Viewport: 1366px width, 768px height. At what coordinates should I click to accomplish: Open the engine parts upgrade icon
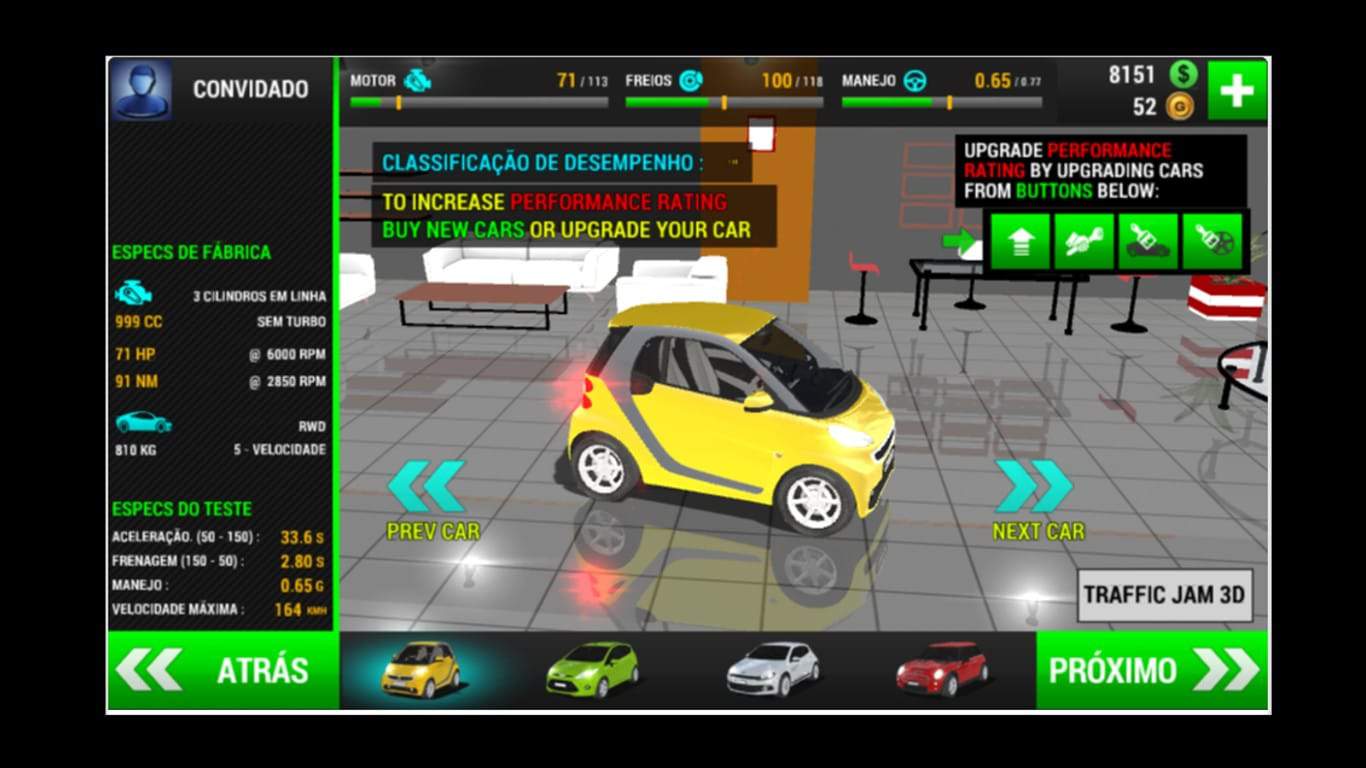(x=1084, y=240)
